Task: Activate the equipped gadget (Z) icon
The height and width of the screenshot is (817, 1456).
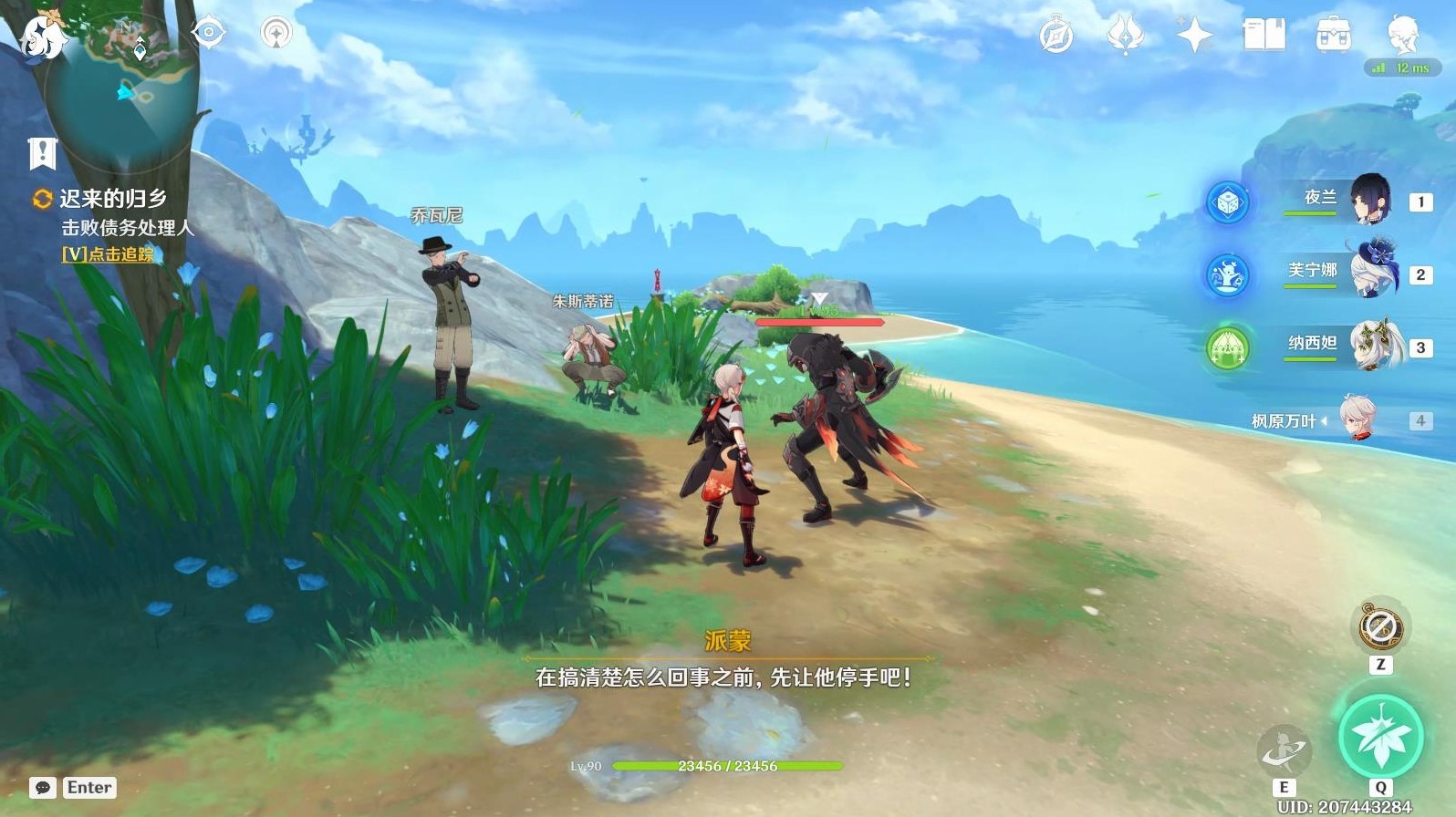Action: tap(1381, 627)
